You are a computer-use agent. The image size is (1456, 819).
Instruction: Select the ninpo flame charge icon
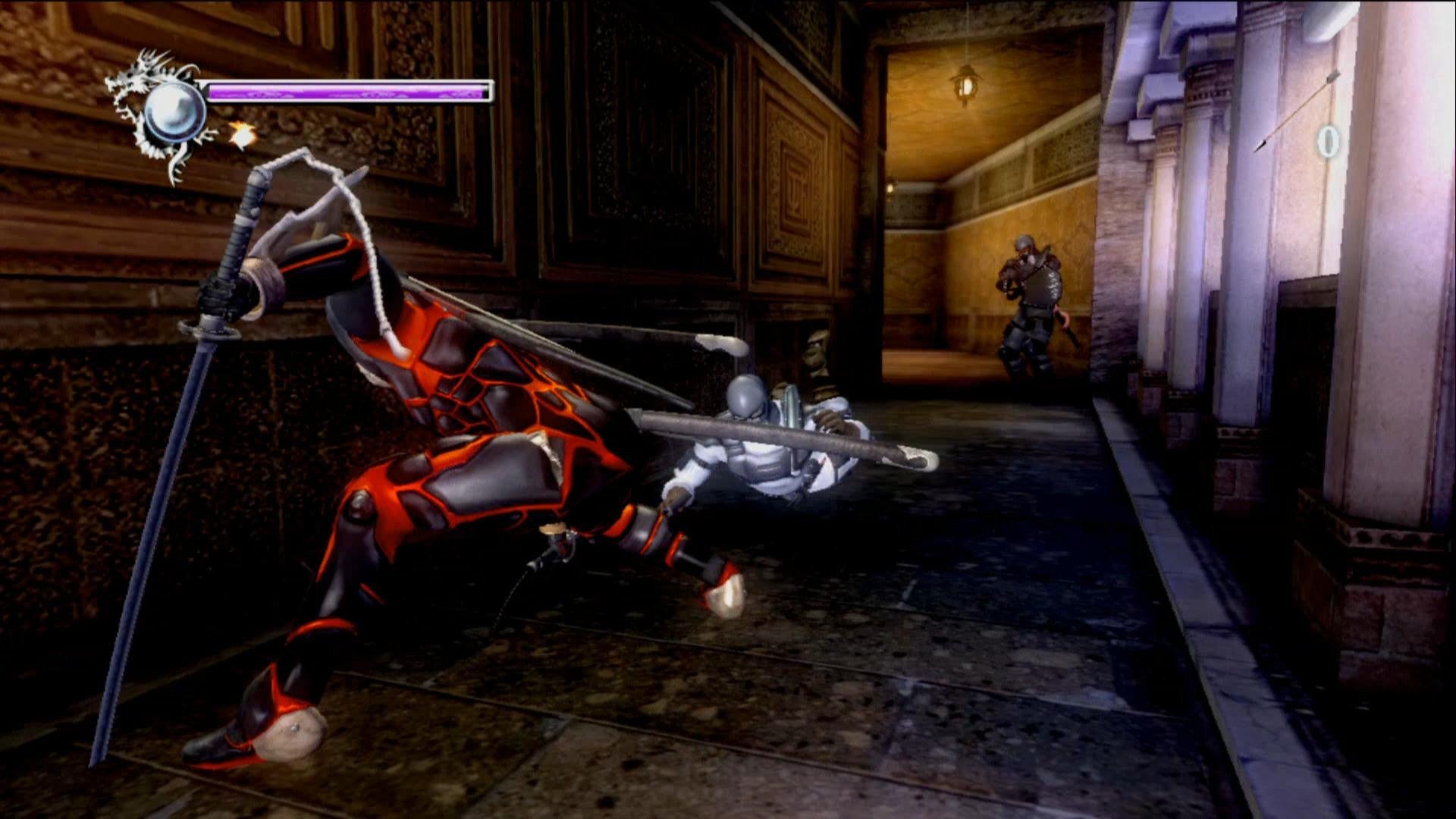(241, 135)
